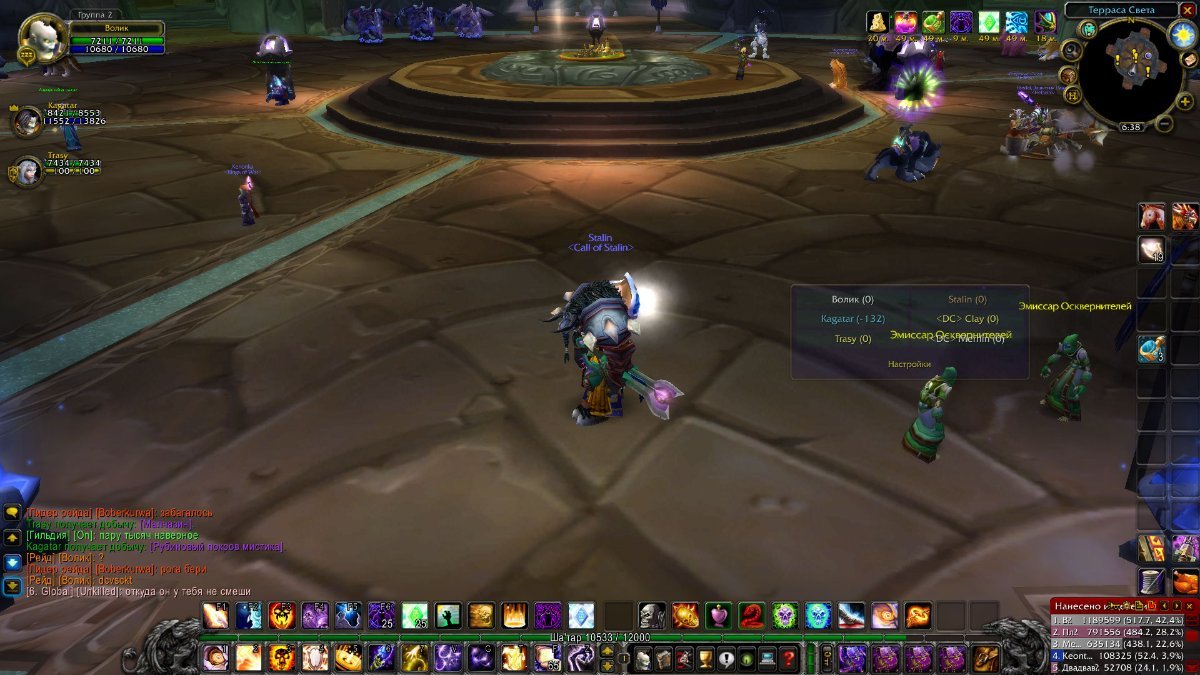Image resolution: width=1200 pixels, height=675 pixels.
Task: Activate the white skull ability on upper bar
Action: tap(652, 615)
